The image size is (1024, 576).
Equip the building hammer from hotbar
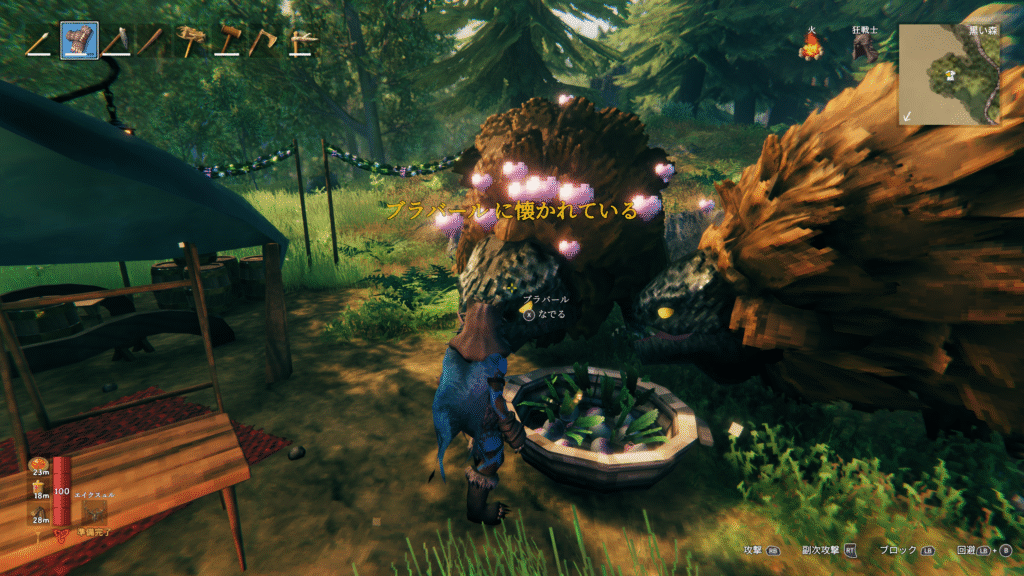tap(226, 42)
